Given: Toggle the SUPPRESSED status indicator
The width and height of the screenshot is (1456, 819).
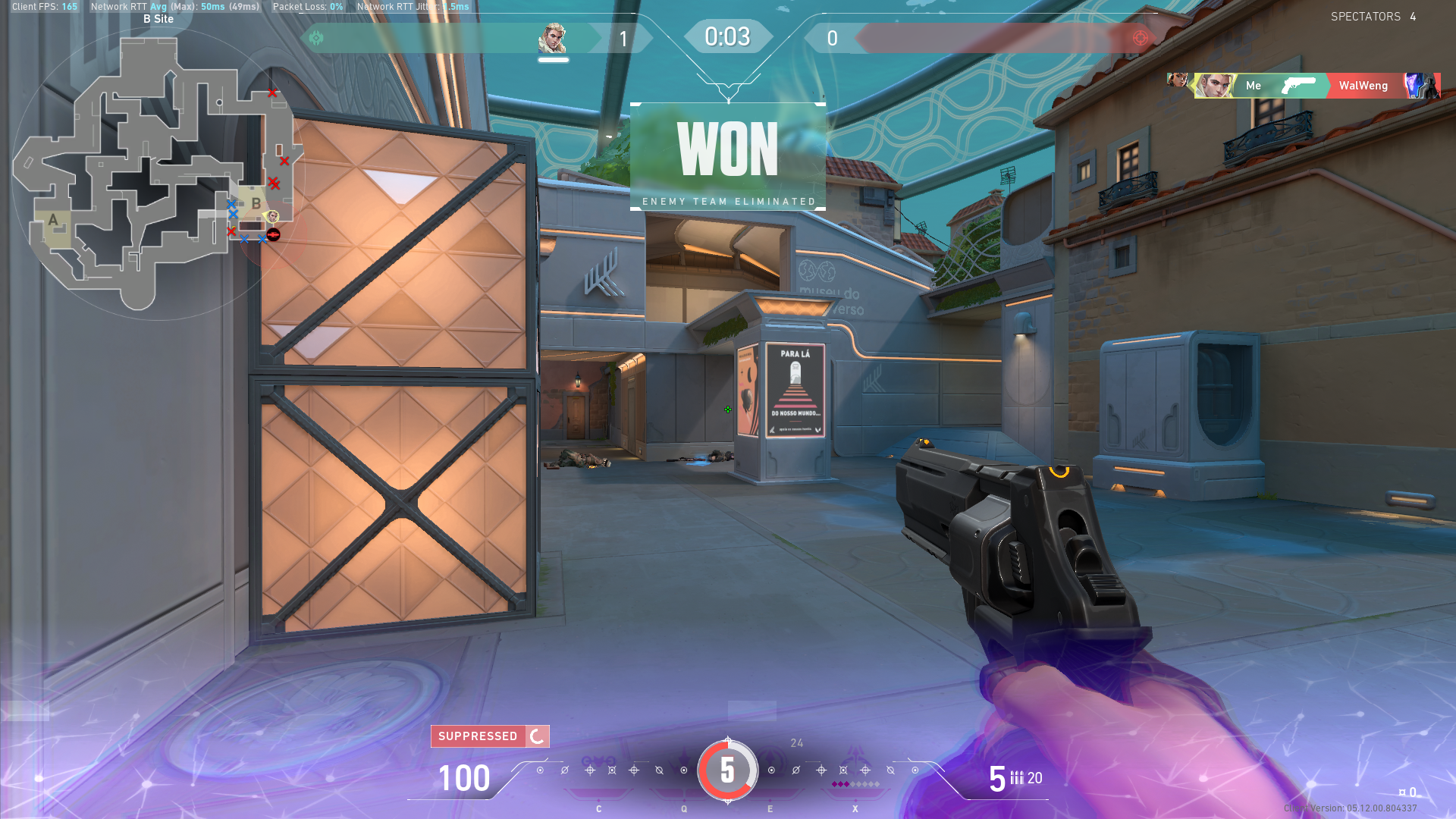Looking at the screenshot, I should 479,736.
